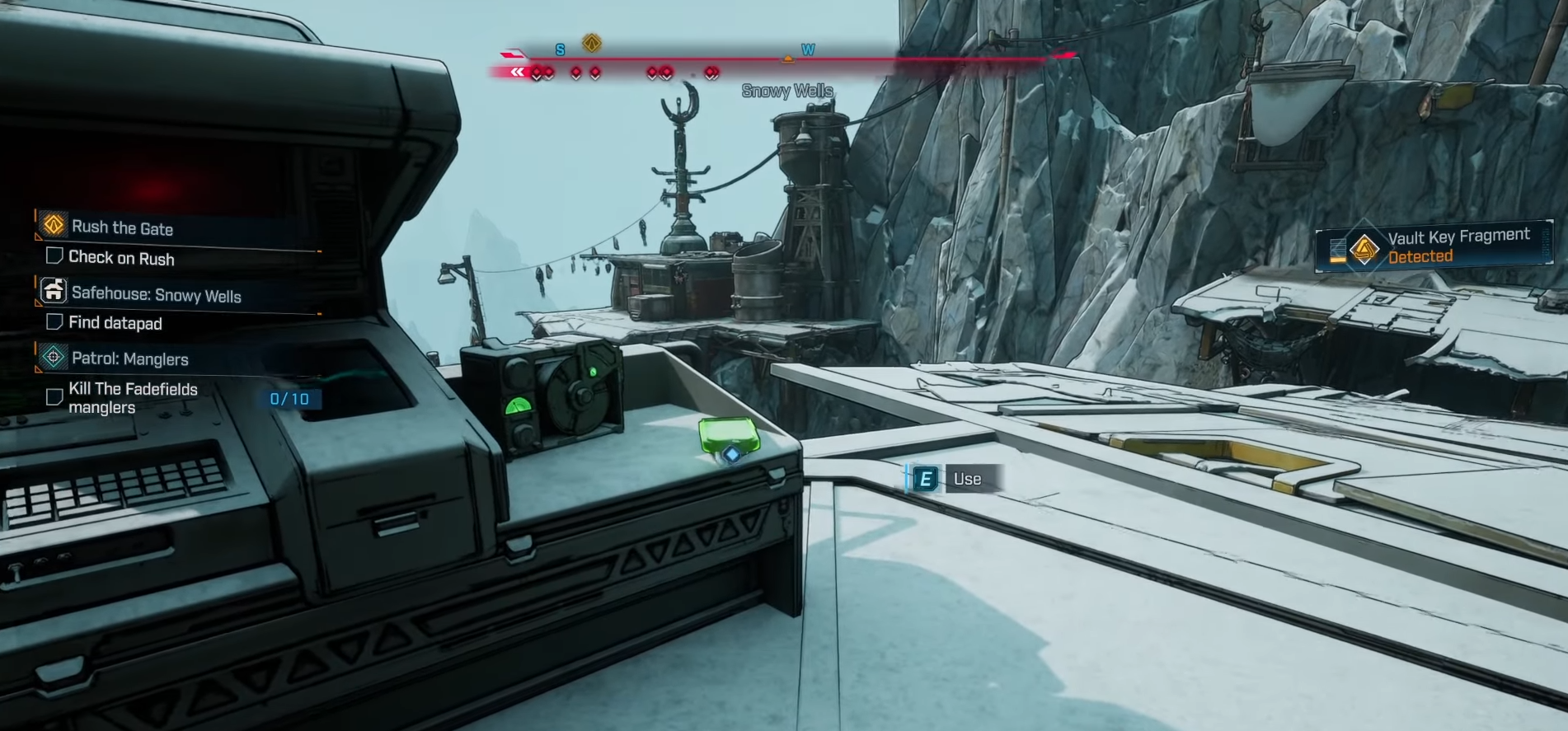Click the Vault Key Fragment Detected notification
This screenshot has height=731, width=1568.
pos(1436,246)
